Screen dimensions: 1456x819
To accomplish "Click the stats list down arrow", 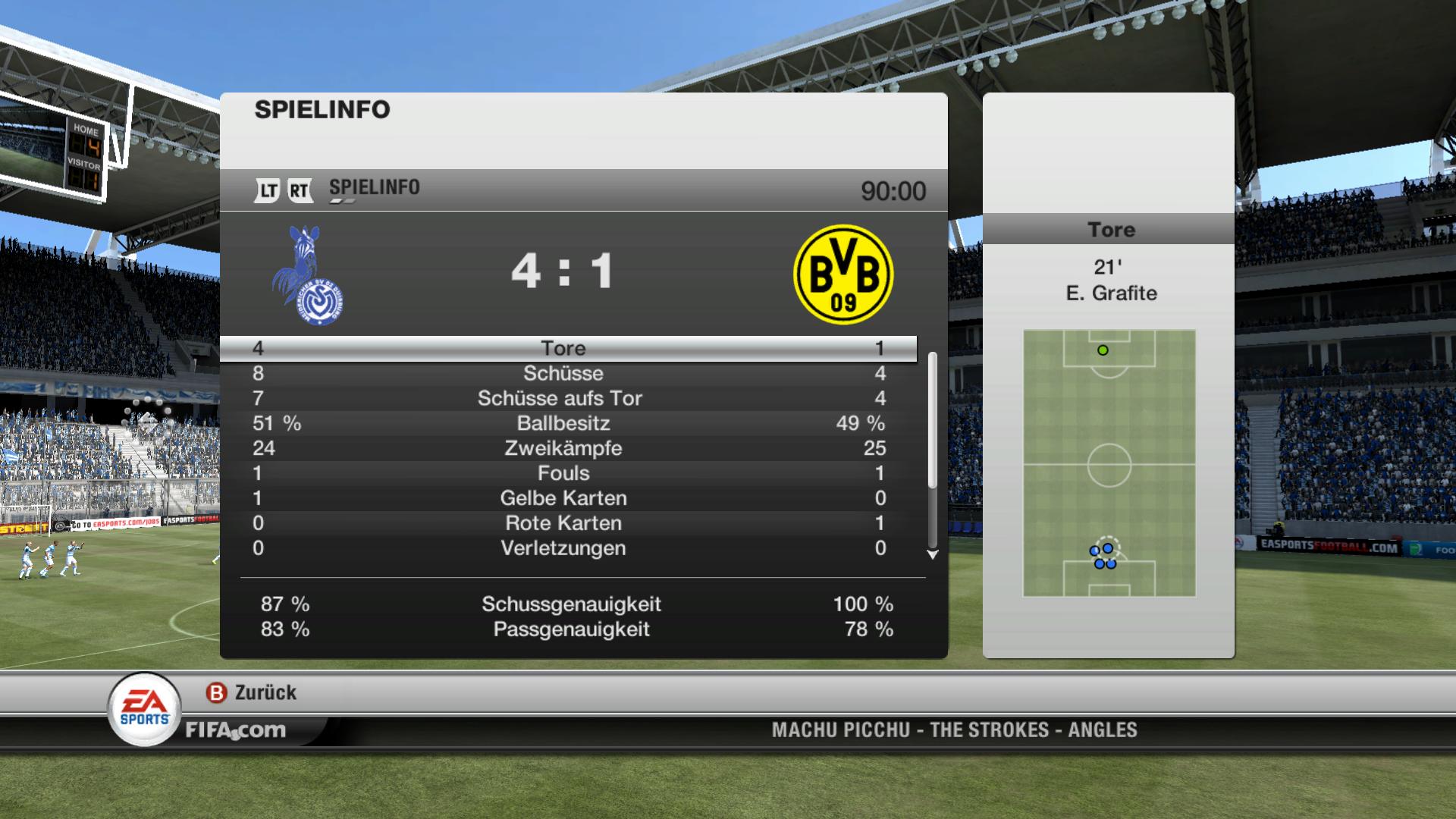I will click(x=933, y=555).
